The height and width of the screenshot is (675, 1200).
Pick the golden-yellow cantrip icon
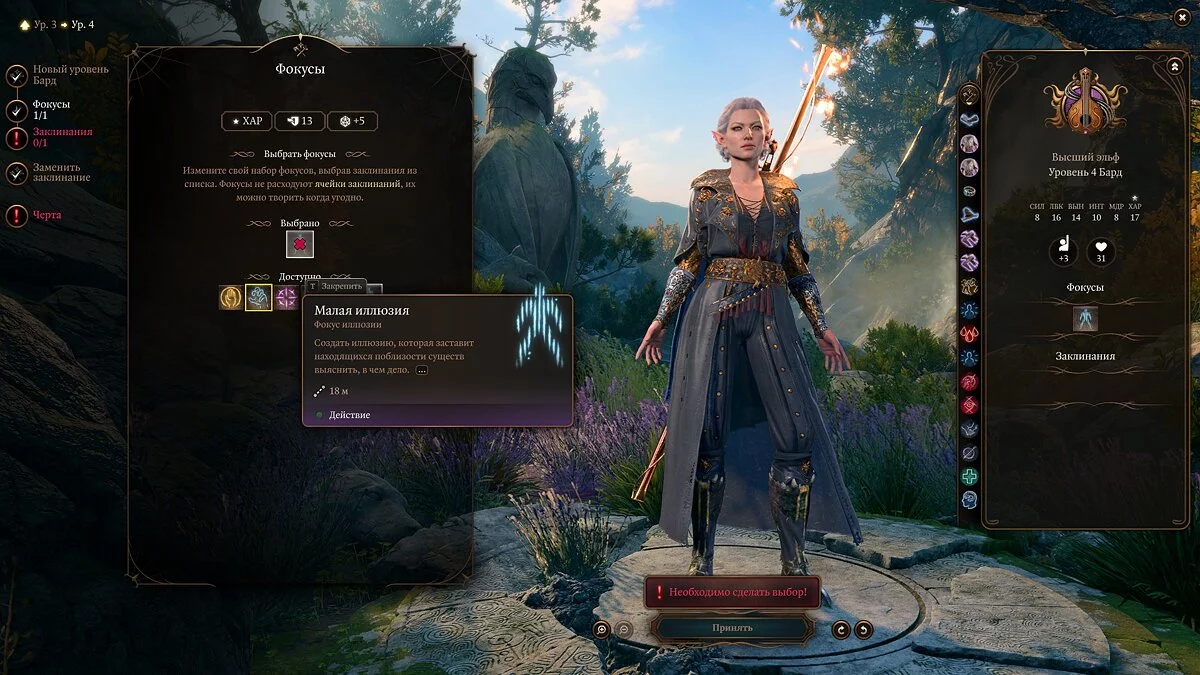point(231,297)
